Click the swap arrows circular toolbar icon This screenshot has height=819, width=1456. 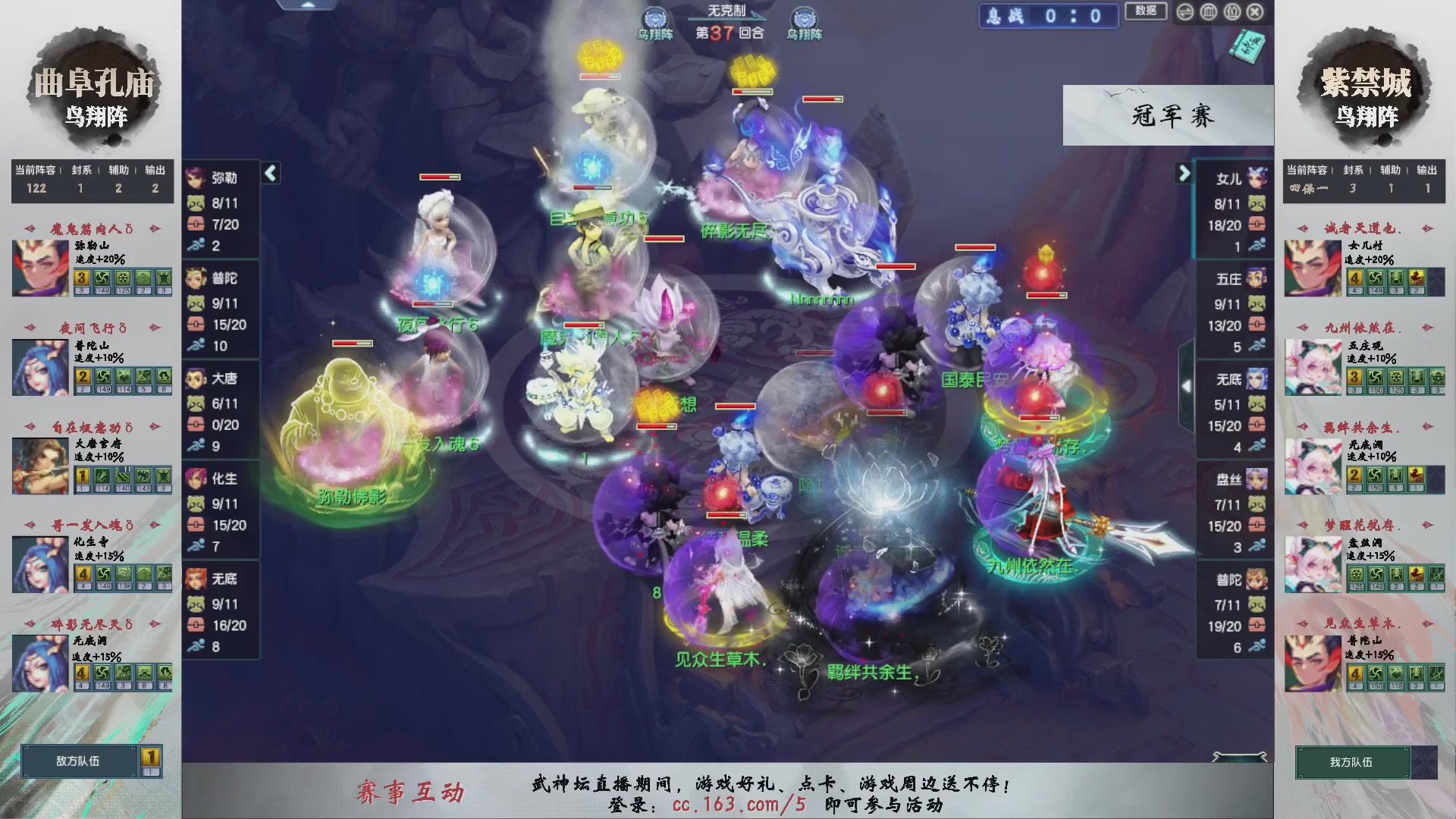coord(1185,12)
